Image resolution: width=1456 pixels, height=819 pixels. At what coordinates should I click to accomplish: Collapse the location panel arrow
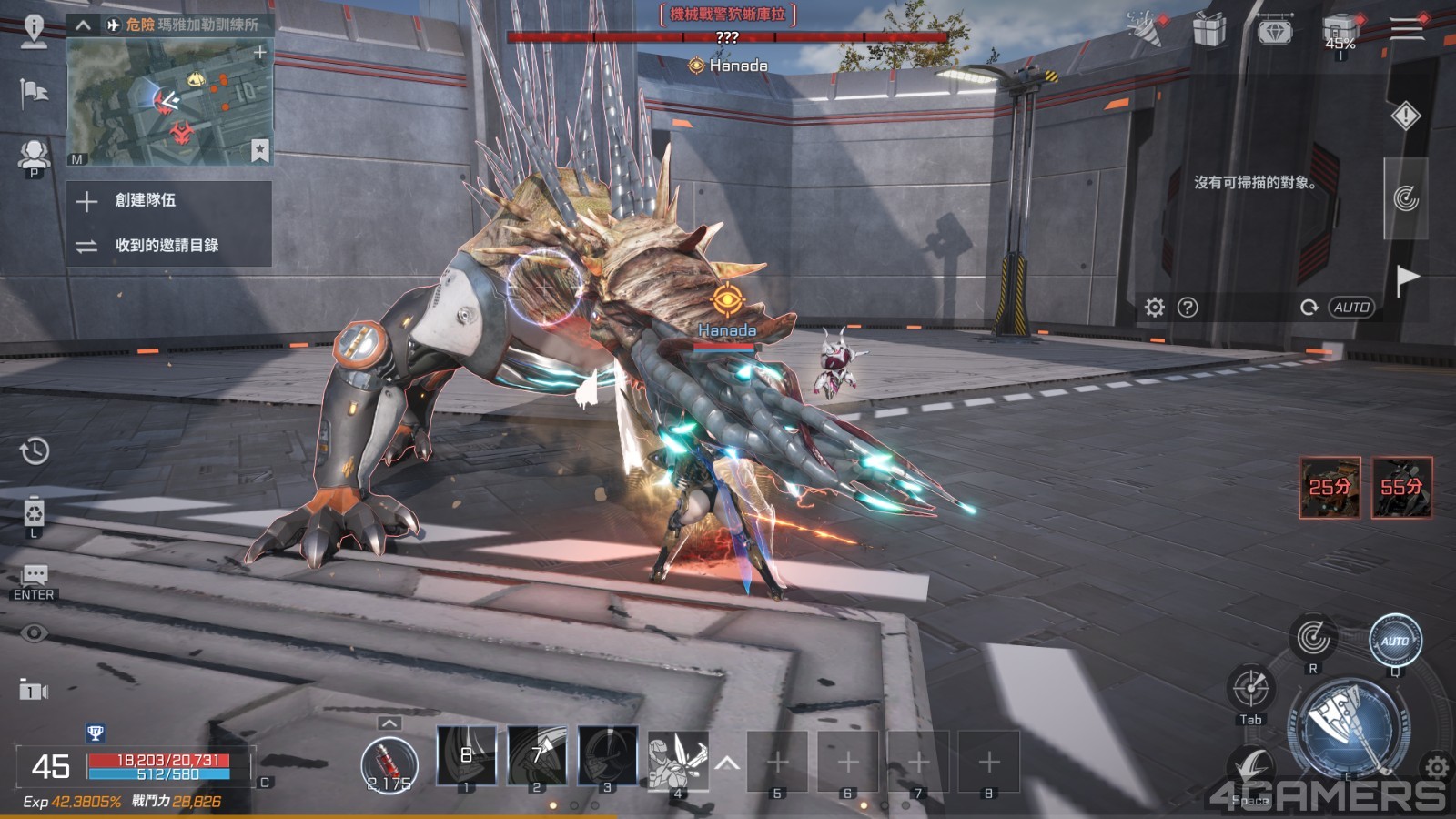tap(83, 25)
